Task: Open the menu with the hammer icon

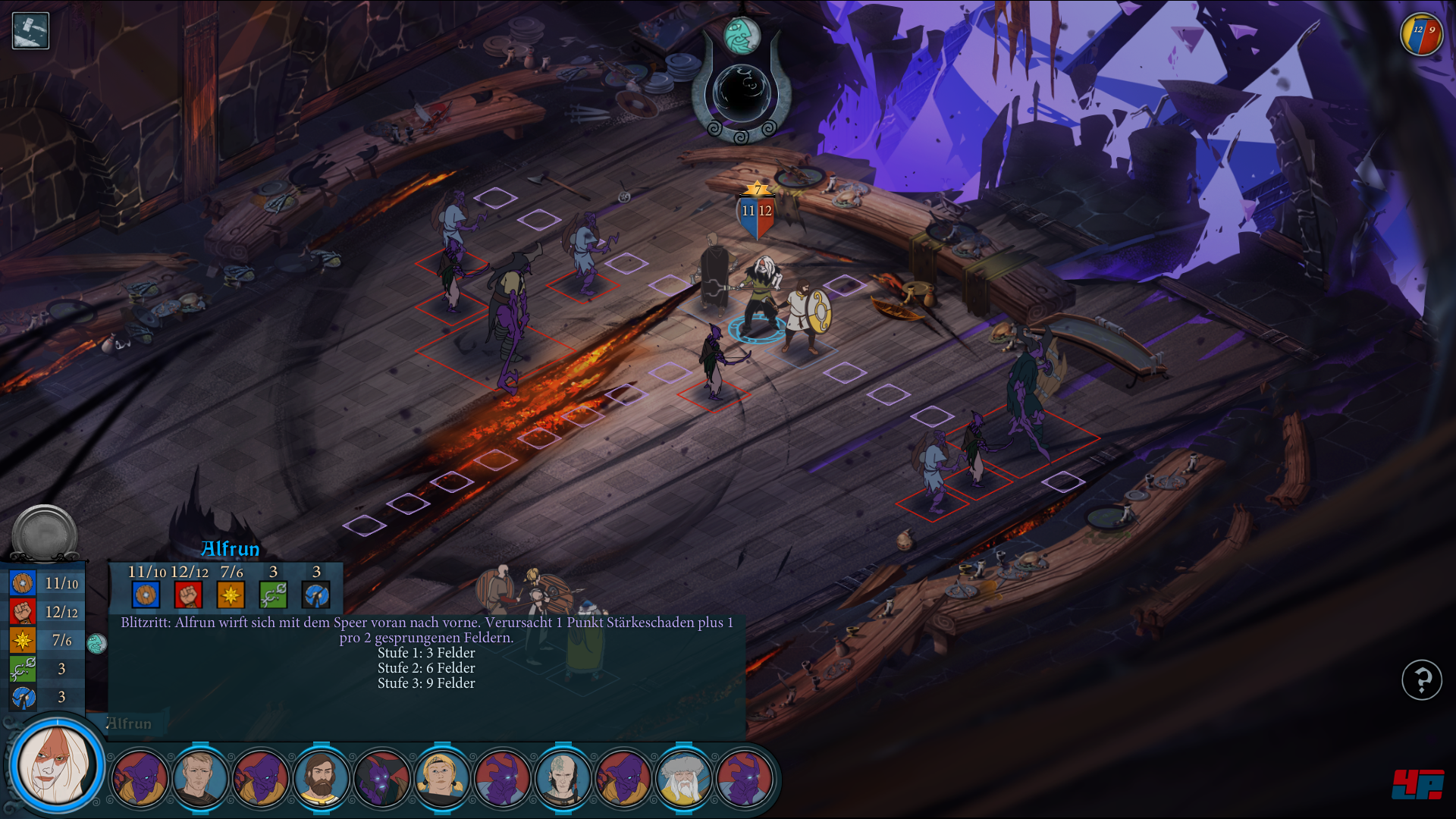Action: click(30, 31)
